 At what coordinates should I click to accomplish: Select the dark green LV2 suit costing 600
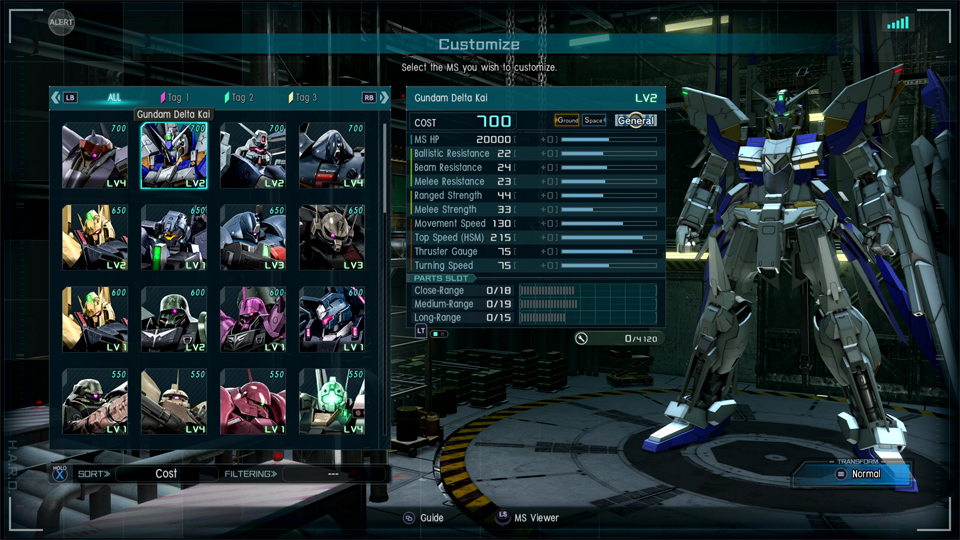[174, 320]
